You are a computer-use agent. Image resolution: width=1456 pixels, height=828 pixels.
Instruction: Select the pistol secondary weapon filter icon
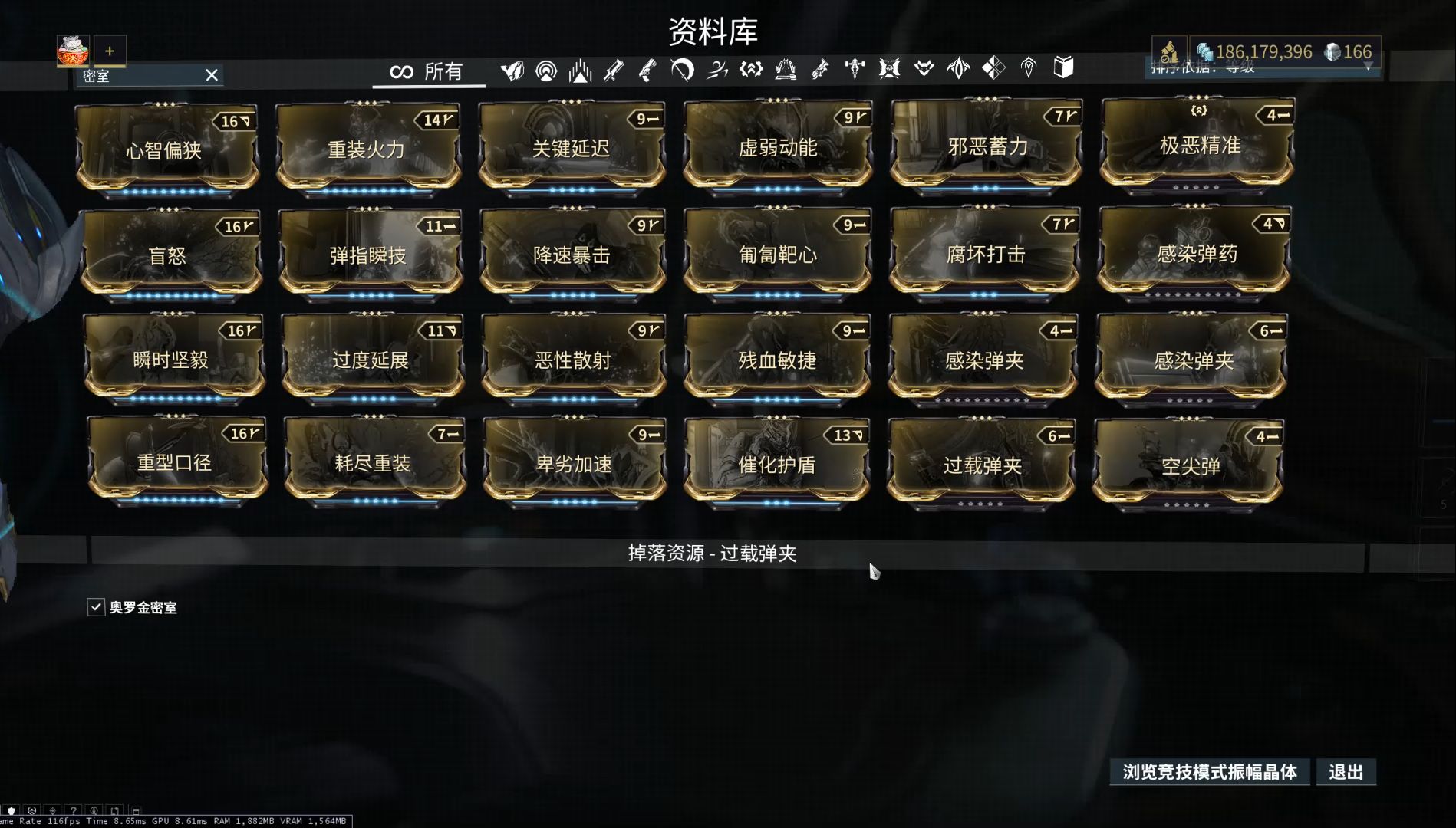(x=648, y=69)
